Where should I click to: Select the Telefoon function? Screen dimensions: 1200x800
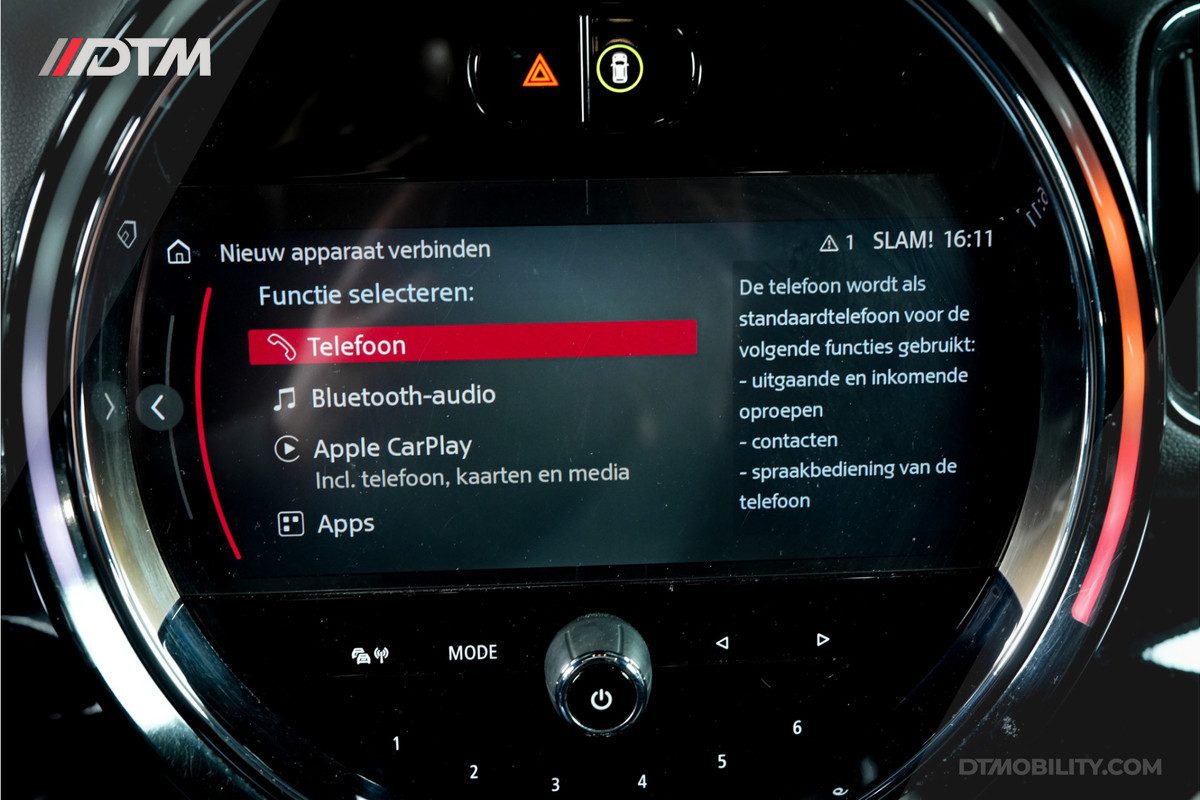coord(472,345)
